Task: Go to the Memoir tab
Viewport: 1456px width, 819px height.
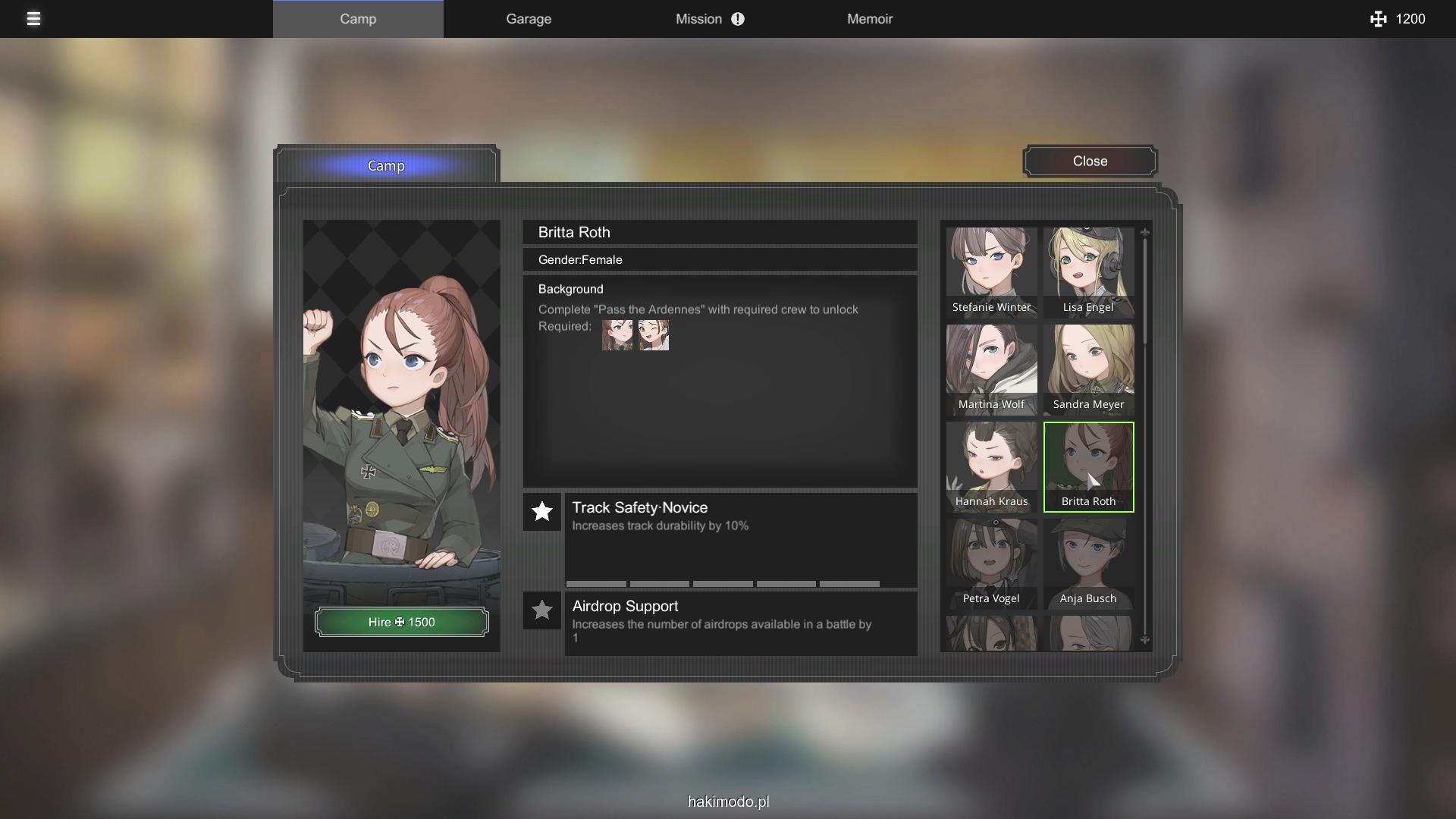Action: pyautogui.click(x=869, y=19)
